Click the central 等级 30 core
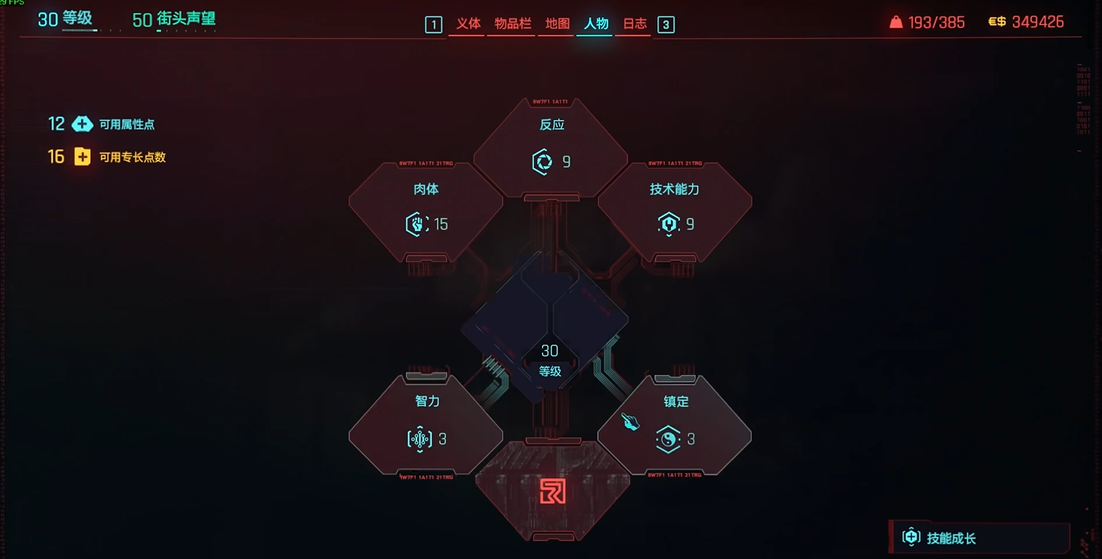Screen dimensions: 1102x559 (x=549, y=360)
